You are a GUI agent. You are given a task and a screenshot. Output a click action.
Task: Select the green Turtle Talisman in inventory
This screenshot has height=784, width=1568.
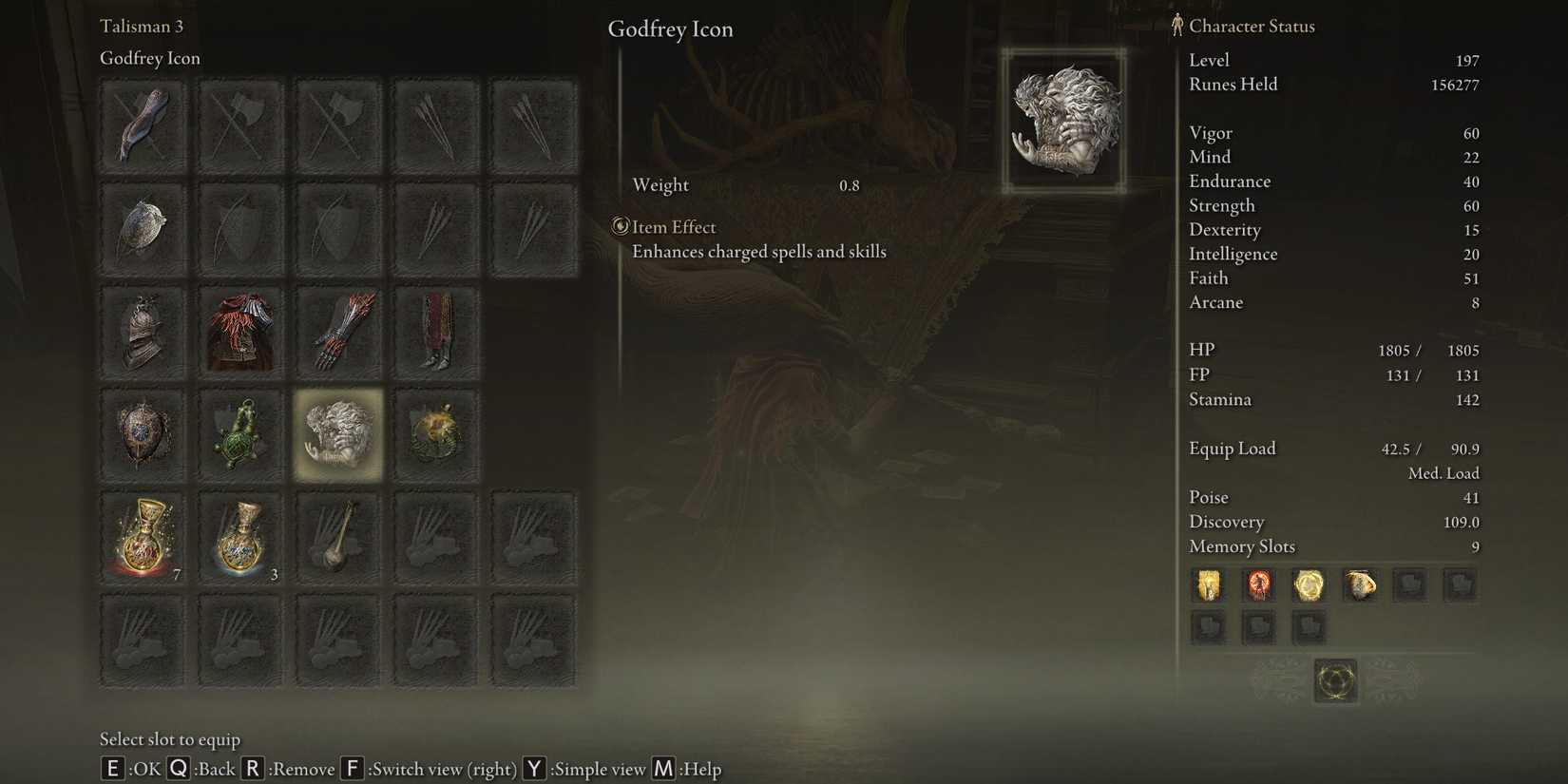239,434
